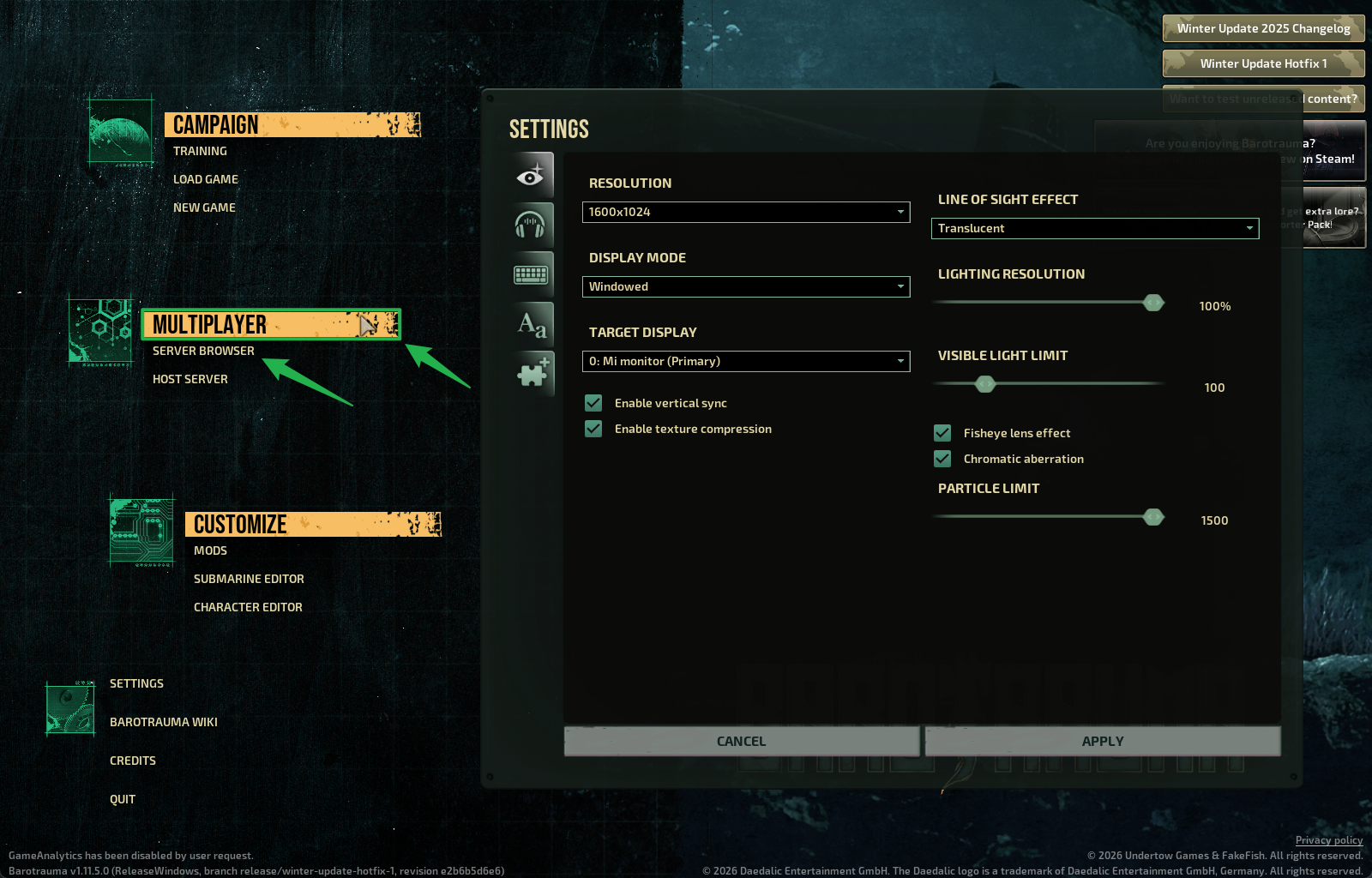Viewport: 1372px width, 878px height.
Task: Select Host Server menu entry
Action: (190, 379)
